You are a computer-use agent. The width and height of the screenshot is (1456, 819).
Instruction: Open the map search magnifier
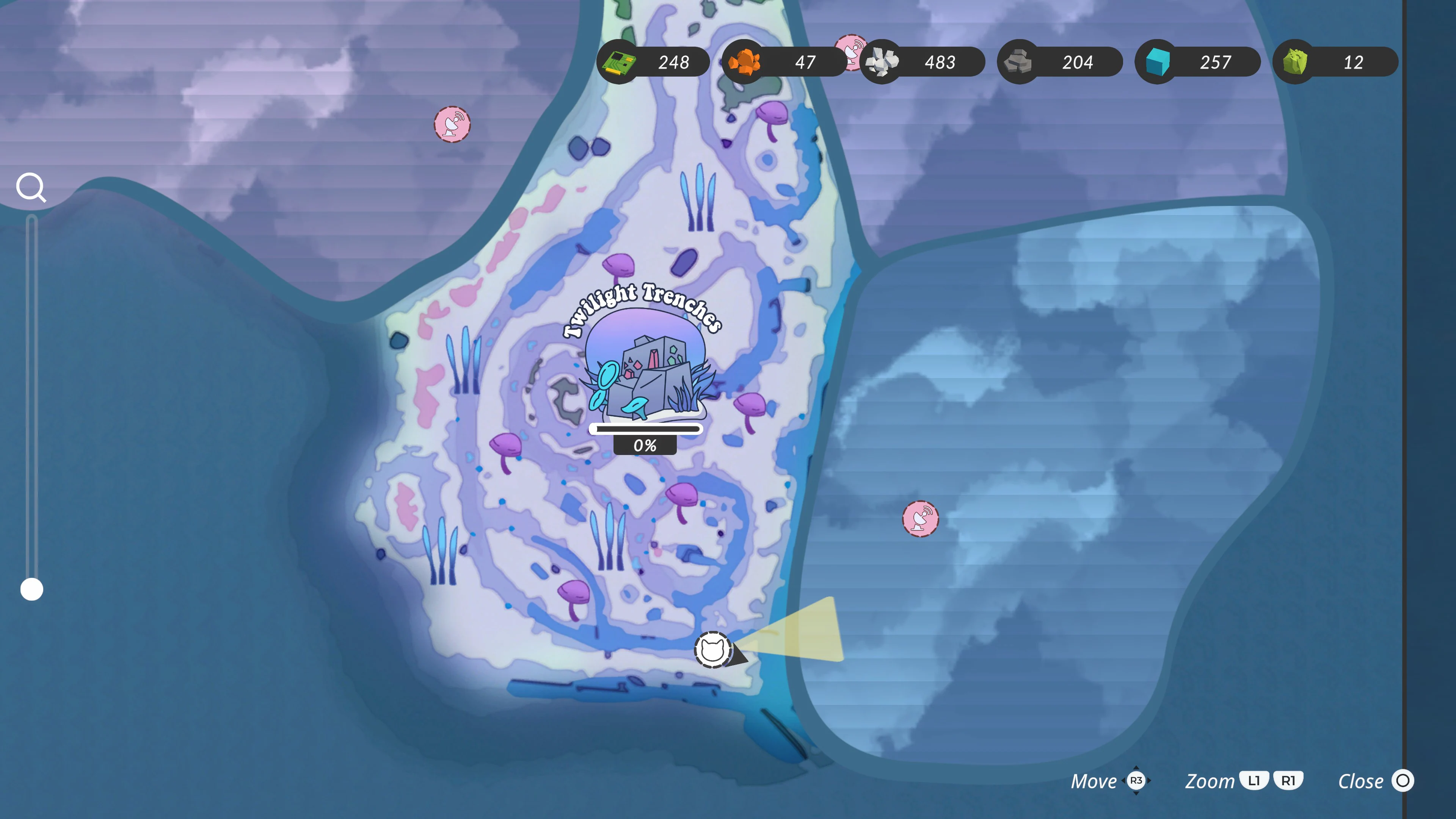click(x=31, y=187)
